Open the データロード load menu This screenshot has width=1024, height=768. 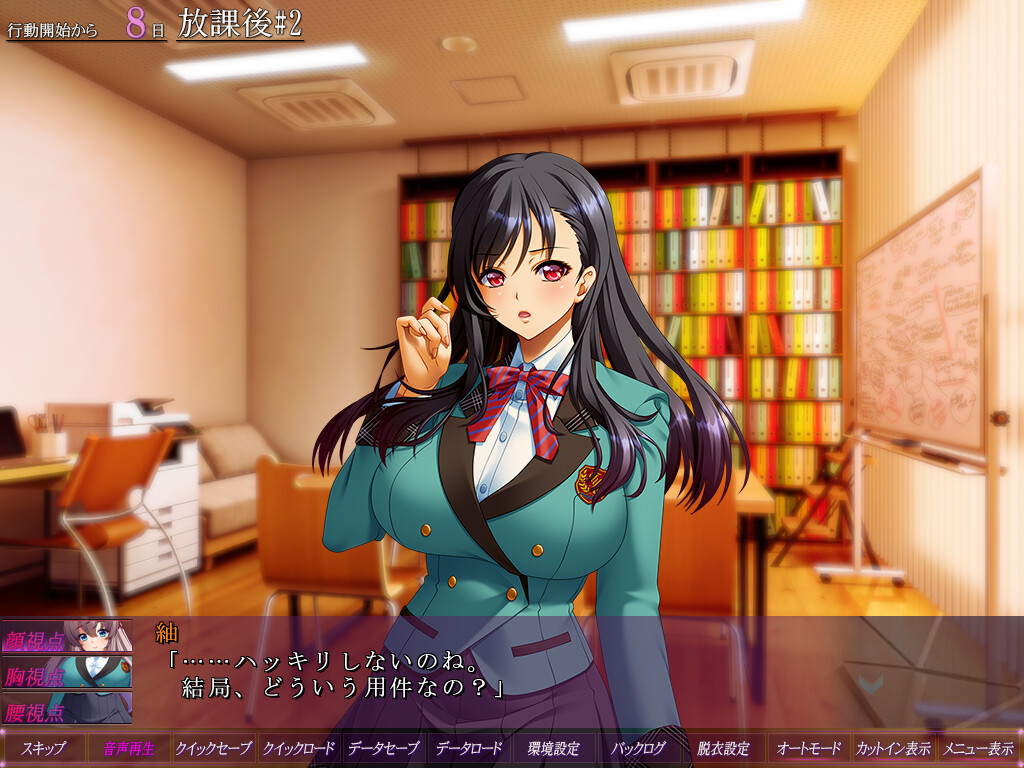pyautogui.click(x=468, y=748)
